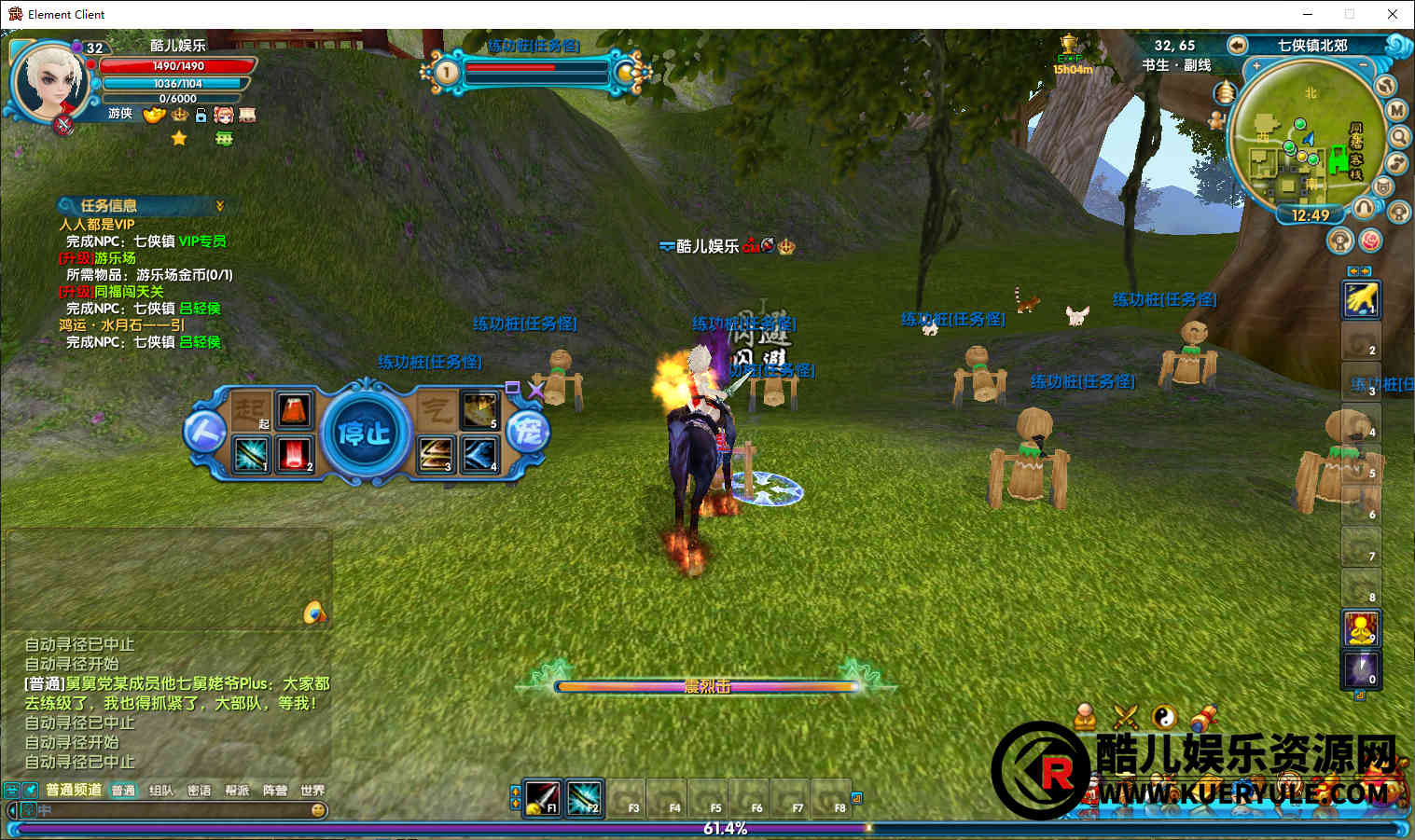Viewport: 1415px width, 840px height.
Task: Close the Element Client window
Action: point(1392,14)
